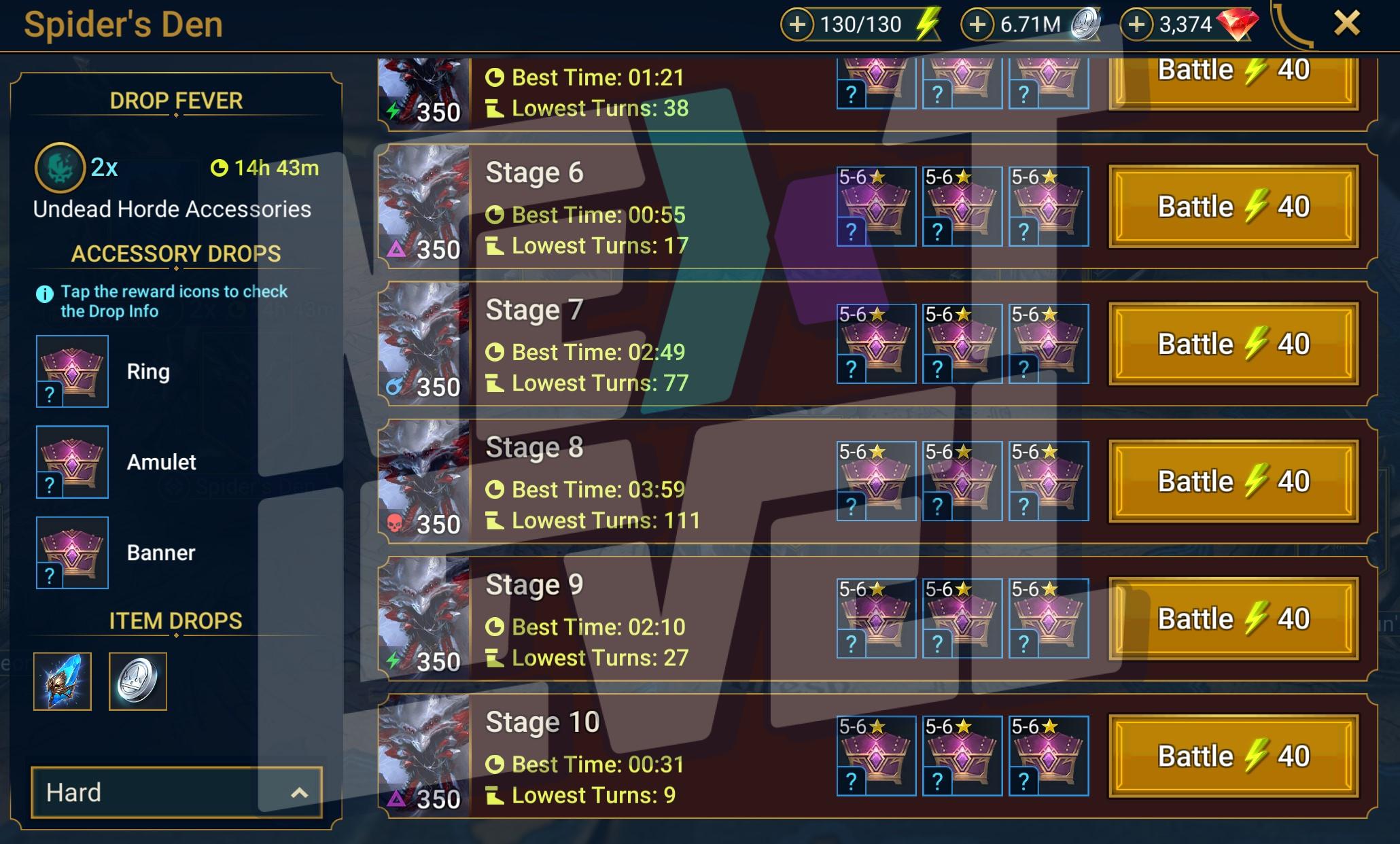This screenshot has height=844, width=1400.
Task: Close the Spider's Den screen
Action: click(1346, 24)
